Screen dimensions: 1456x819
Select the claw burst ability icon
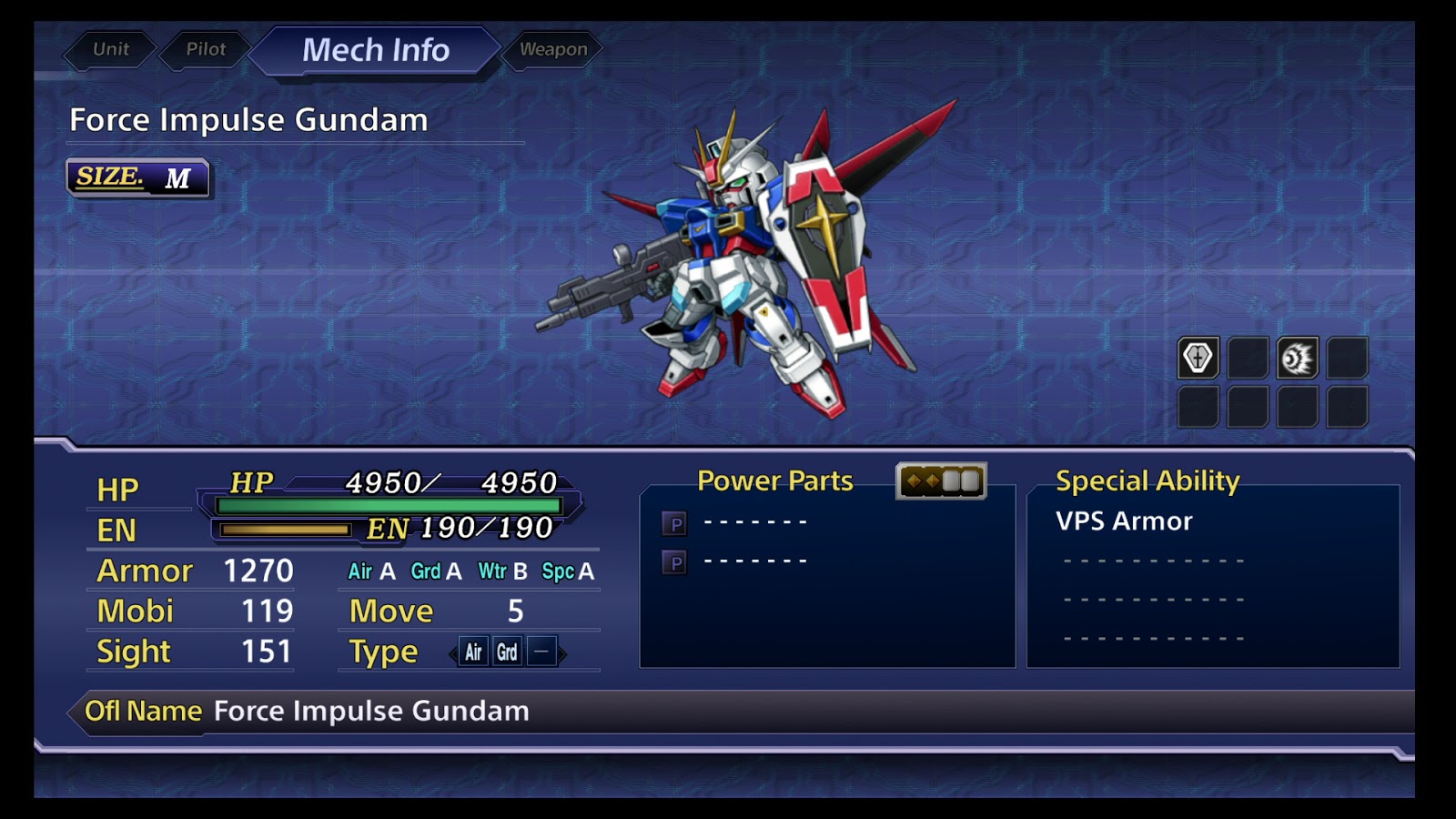(x=1297, y=358)
